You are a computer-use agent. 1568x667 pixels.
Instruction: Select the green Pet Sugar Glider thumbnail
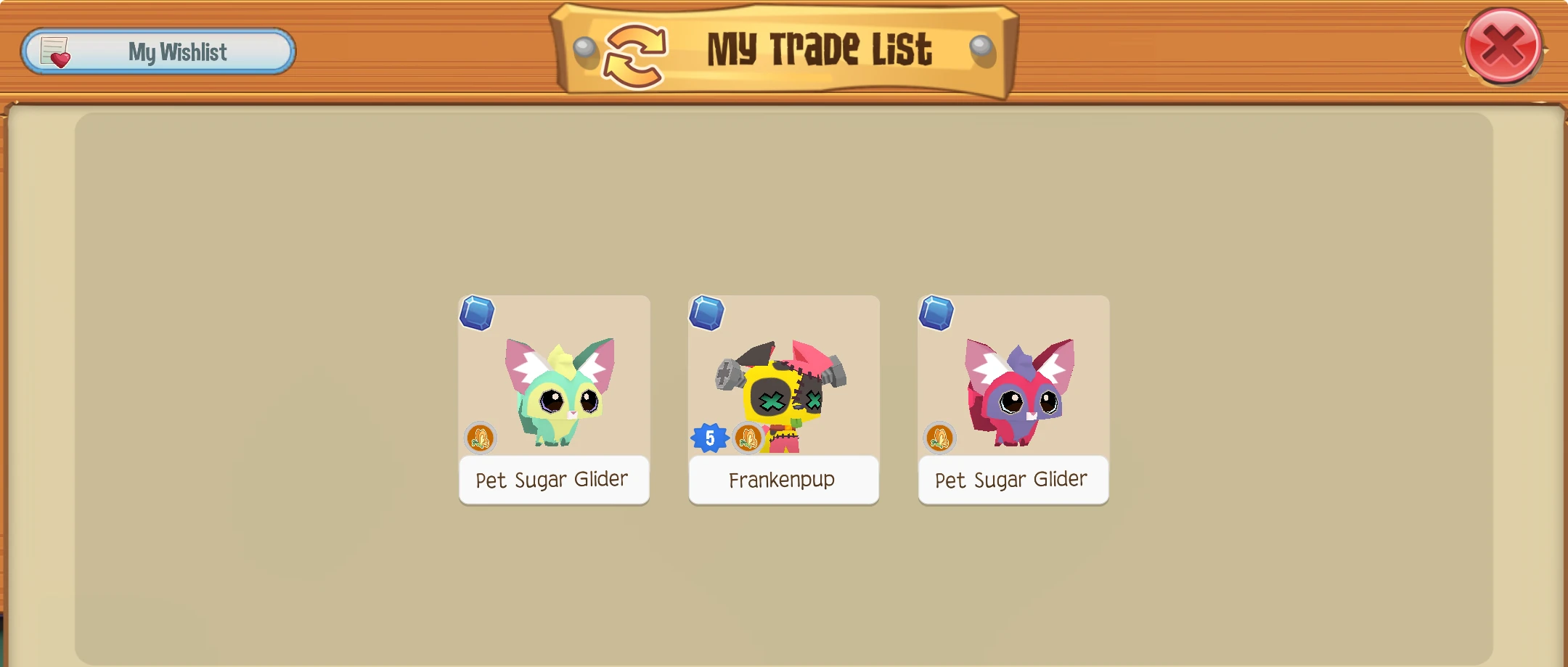(554, 385)
